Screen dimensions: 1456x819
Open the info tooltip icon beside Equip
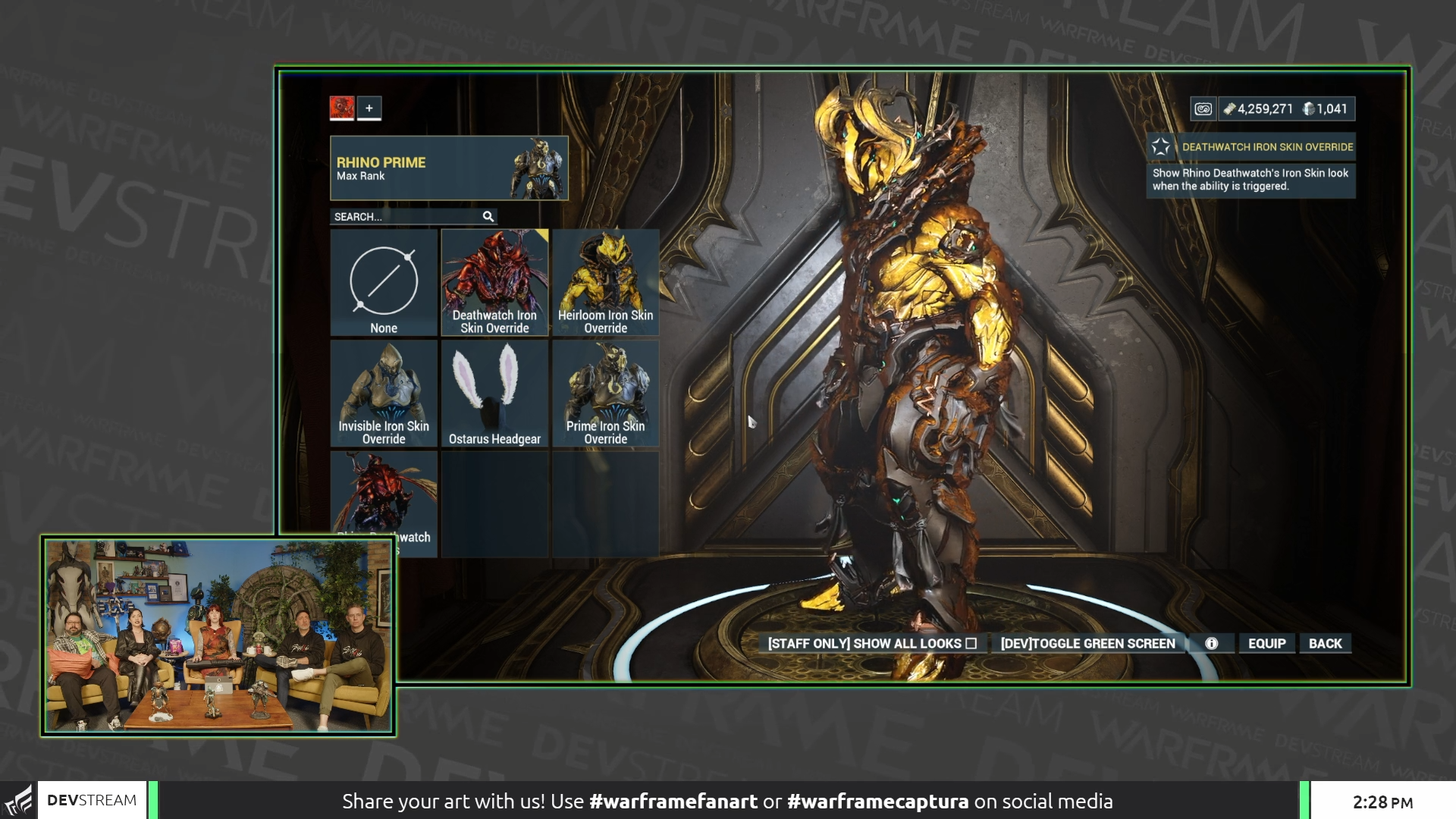1211,643
